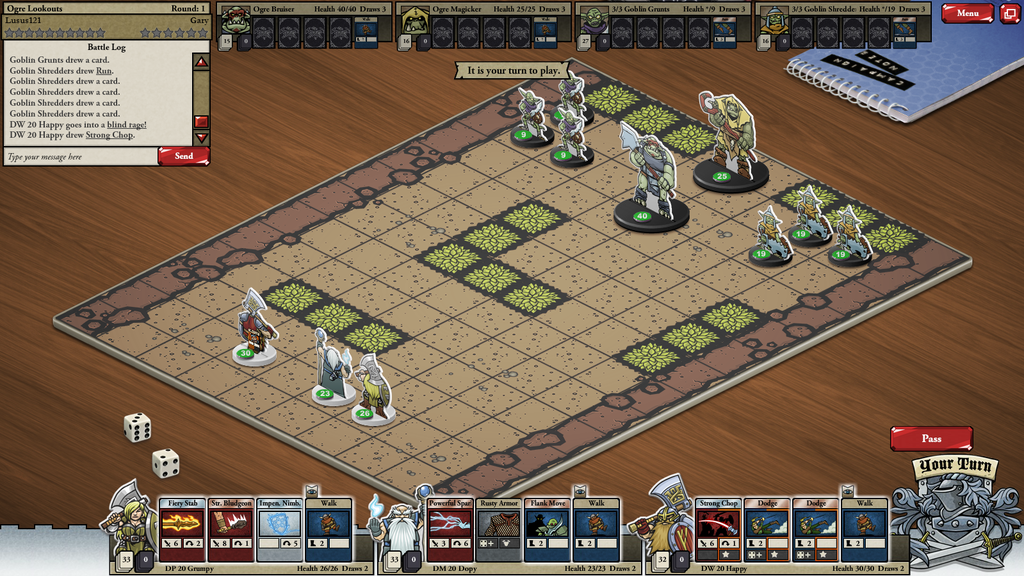The width and height of the screenshot is (1024, 576).
Task: Select the Impen. Nimbus armor card
Action: tap(280, 529)
